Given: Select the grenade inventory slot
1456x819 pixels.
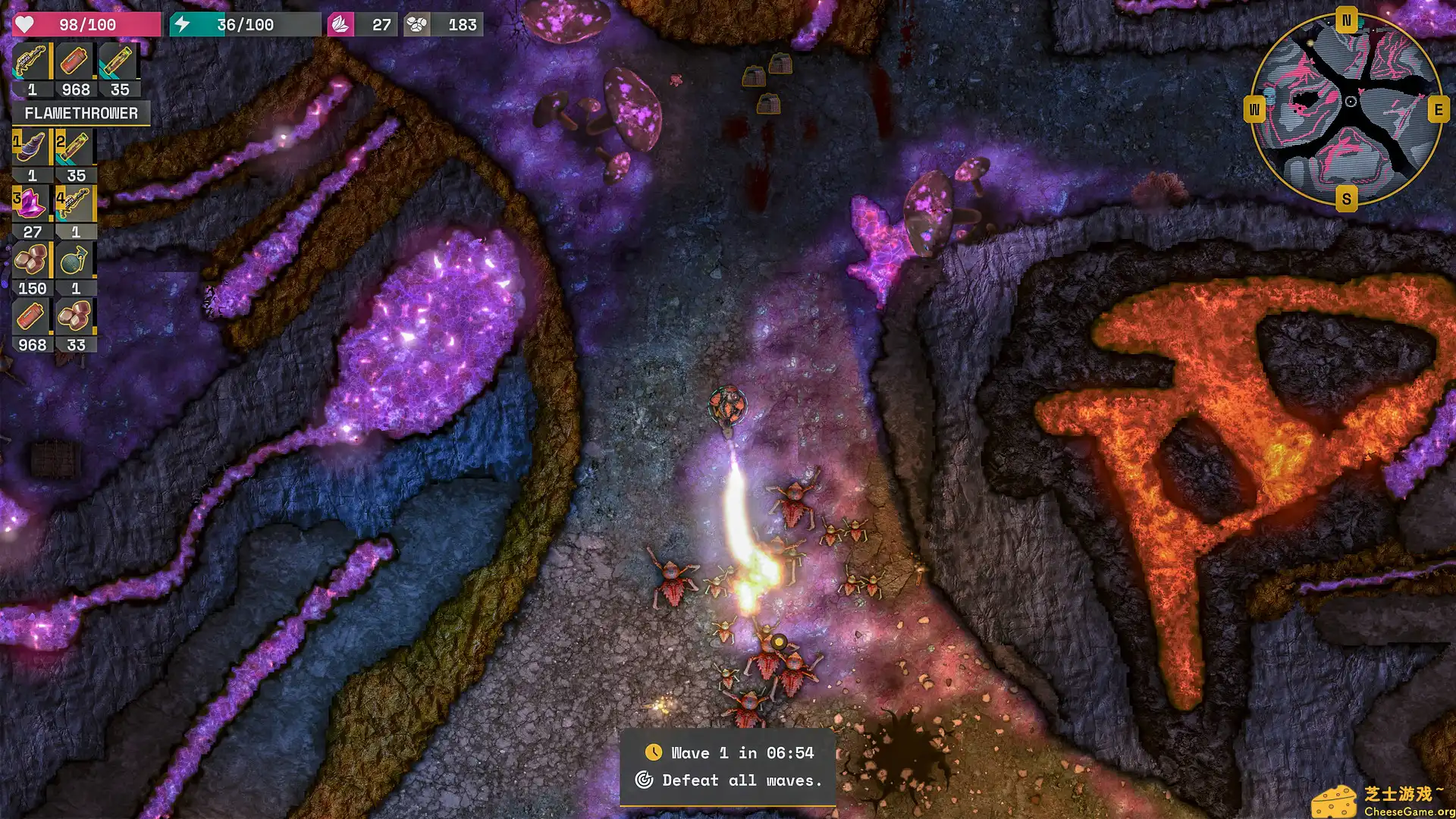Looking at the screenshot, I should pyautogui.click(x=75, y=261).
